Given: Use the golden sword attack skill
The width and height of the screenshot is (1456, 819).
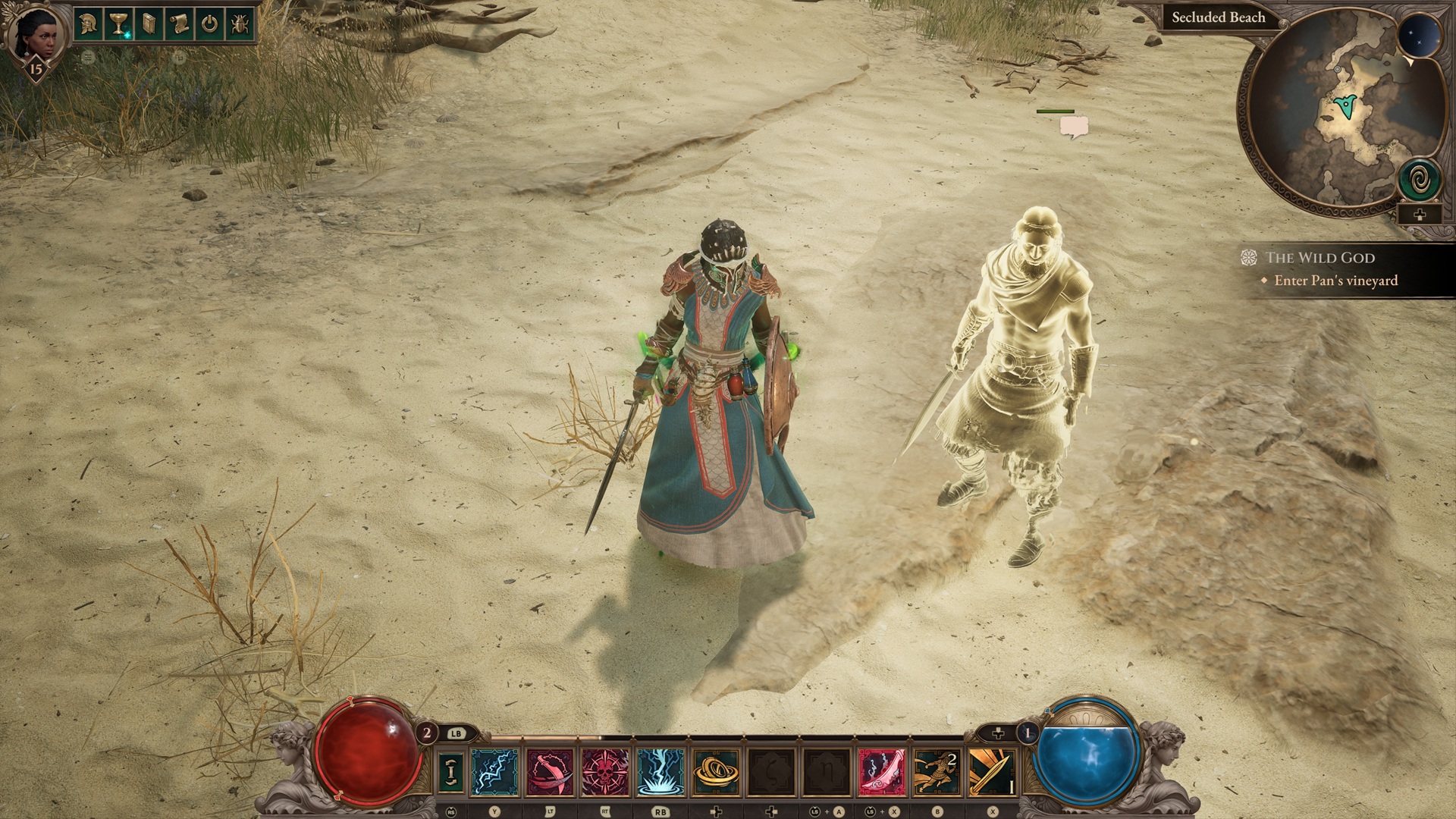Looking at the screenshot, I should click(992, 771).
